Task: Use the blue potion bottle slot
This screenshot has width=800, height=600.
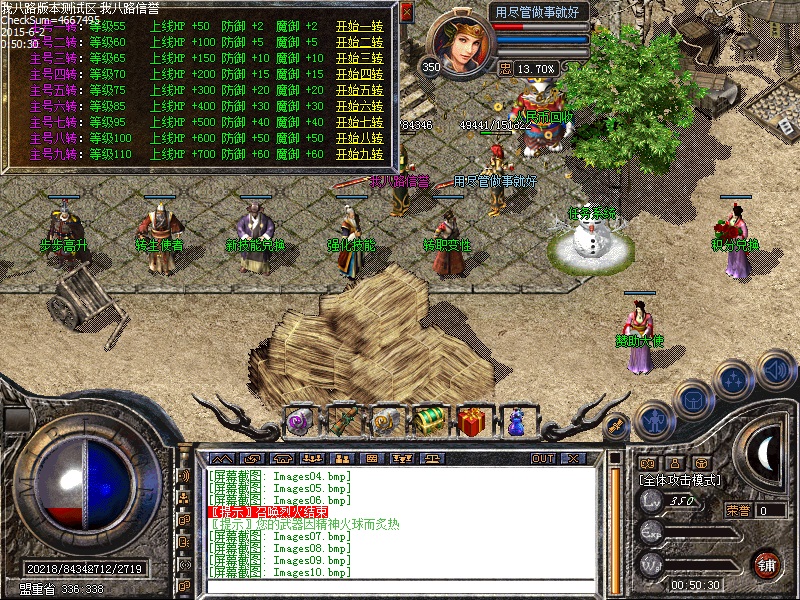Action: click(516, 421)
